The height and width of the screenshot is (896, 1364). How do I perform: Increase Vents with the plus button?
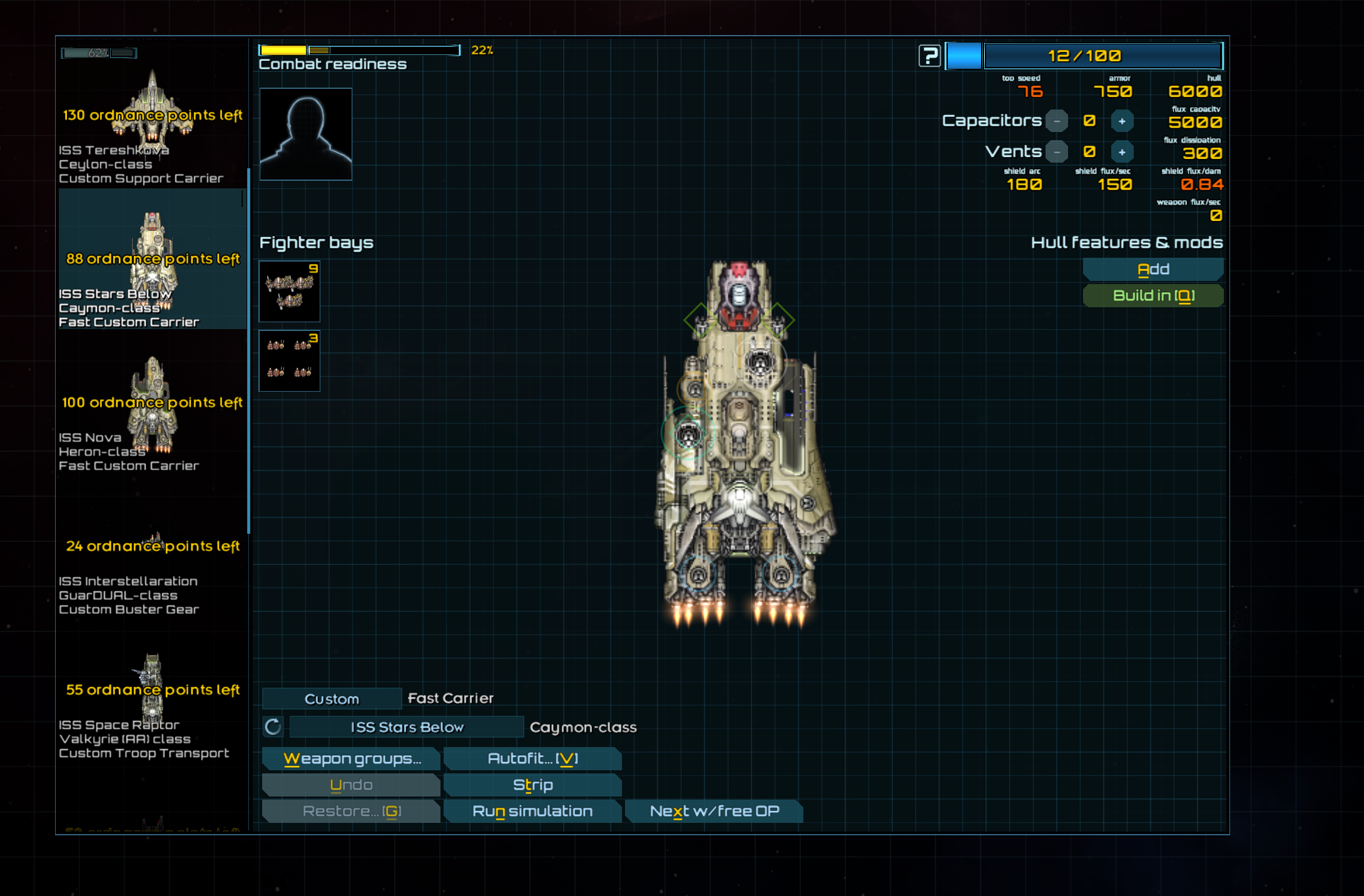pos(1122,152)
